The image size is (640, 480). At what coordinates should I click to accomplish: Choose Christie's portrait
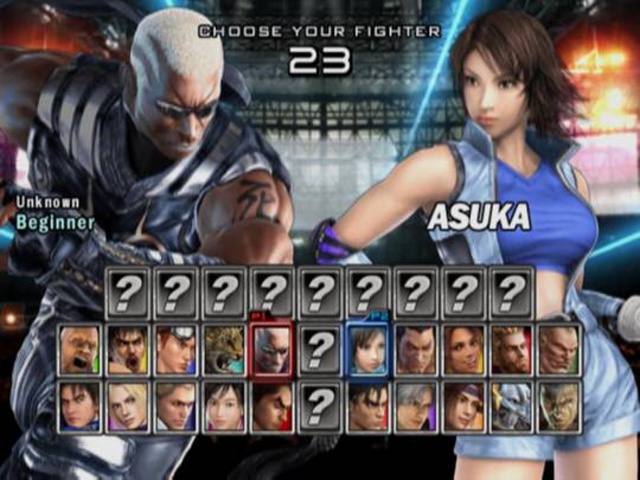coord(463,350)
